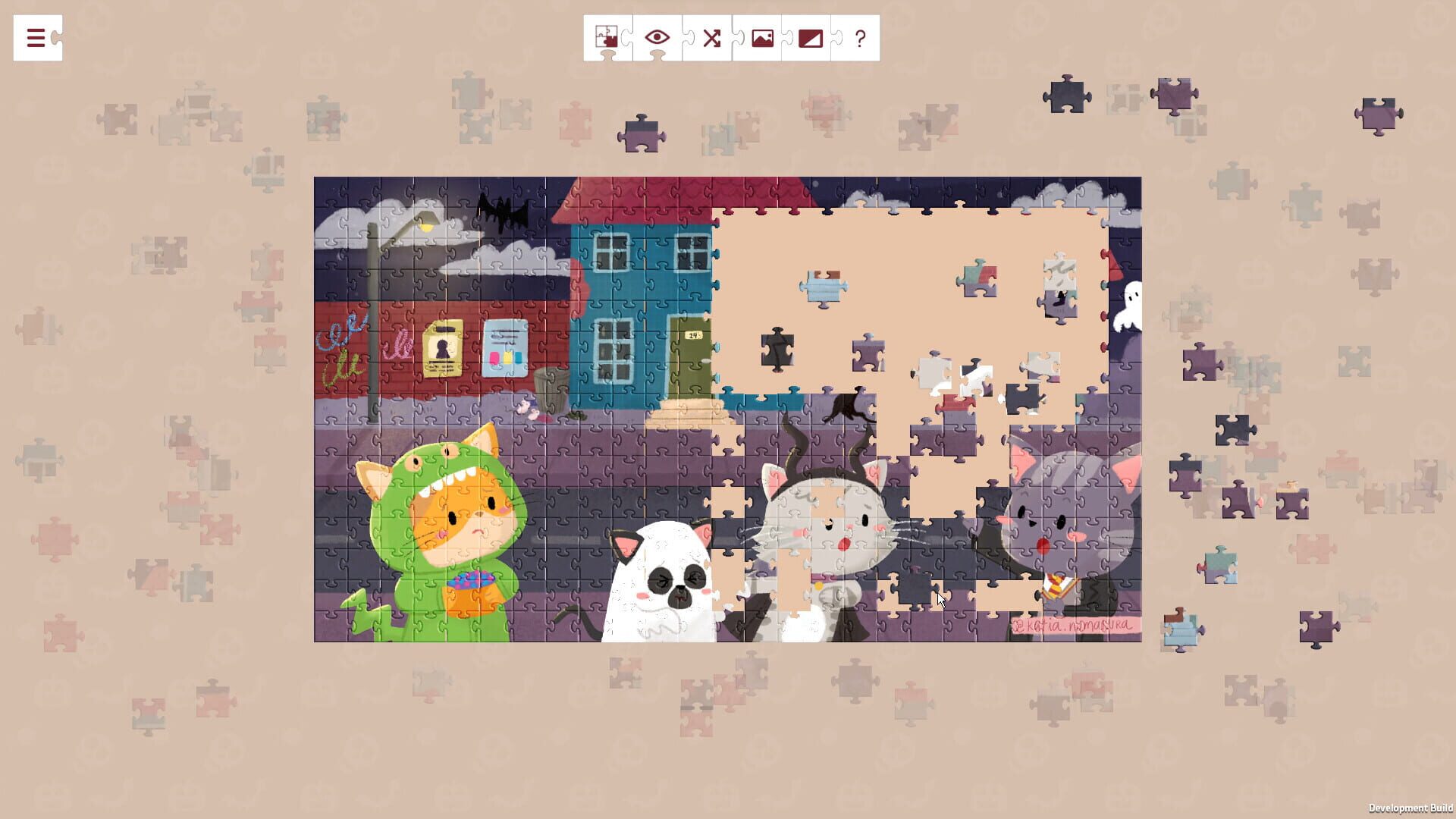
Task: Open the hamburger menu
Action: pos(36,38)
